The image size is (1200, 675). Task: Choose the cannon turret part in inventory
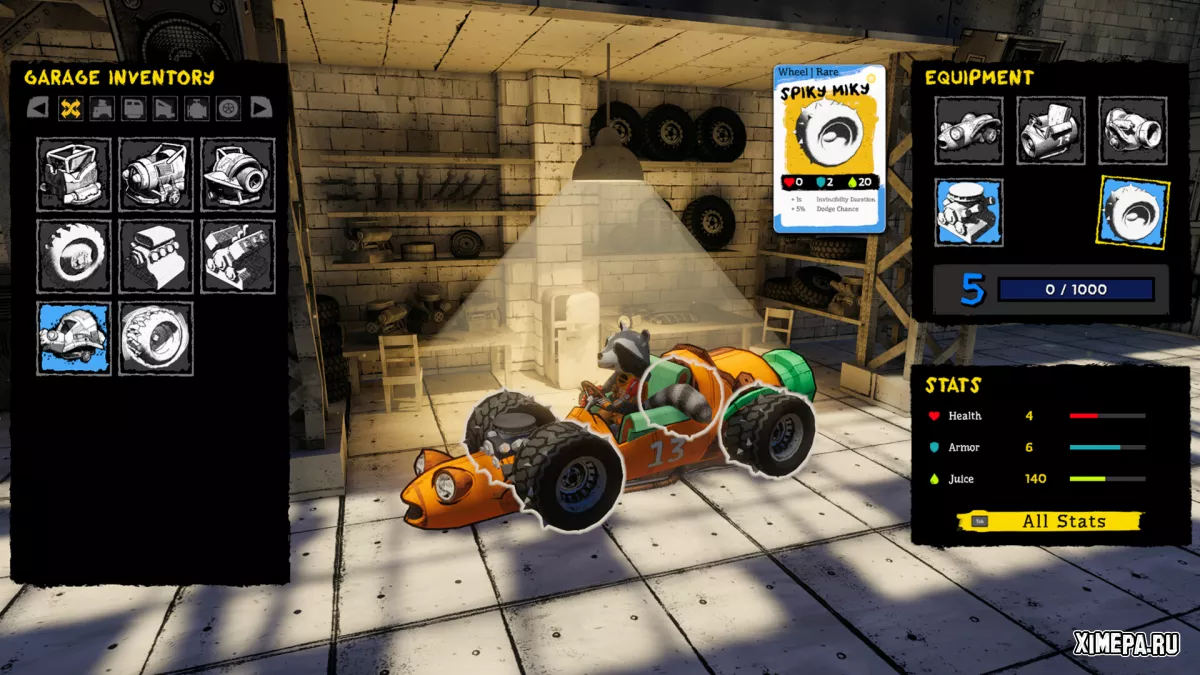pos(237,174)
